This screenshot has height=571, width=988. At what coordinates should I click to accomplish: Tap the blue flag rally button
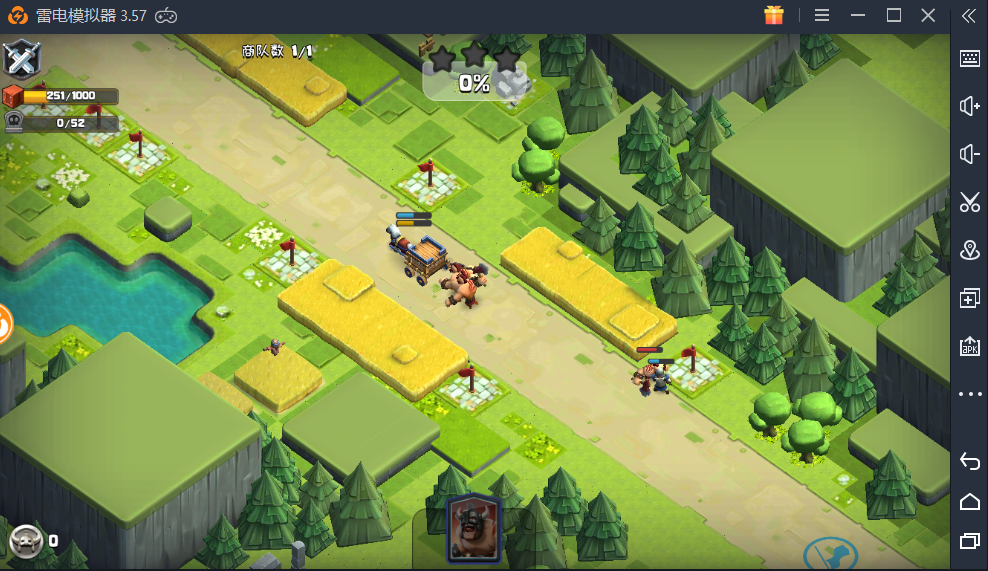coord(829,555)
